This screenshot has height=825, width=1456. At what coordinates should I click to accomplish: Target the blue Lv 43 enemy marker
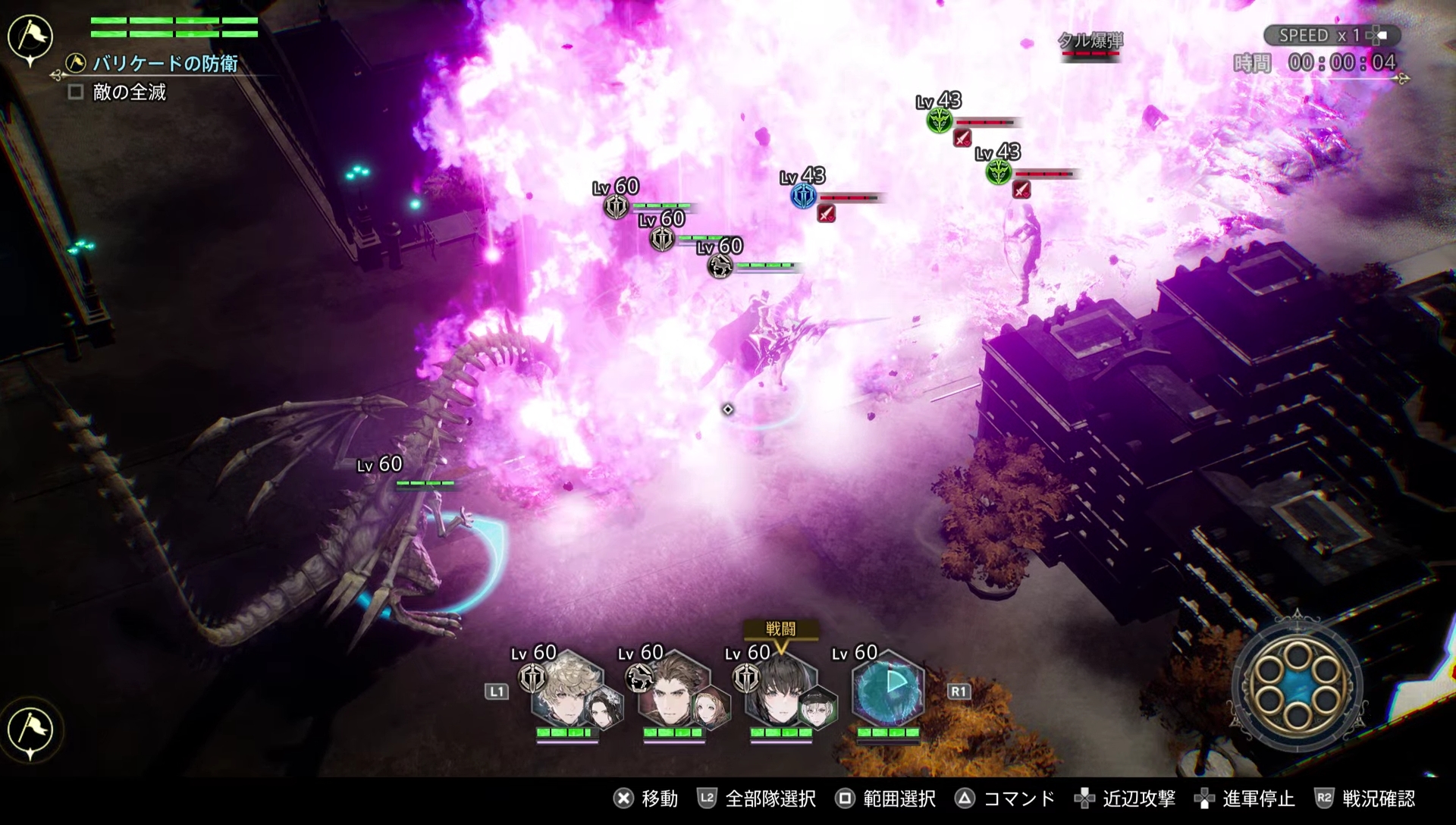click(x=803, y=197)
